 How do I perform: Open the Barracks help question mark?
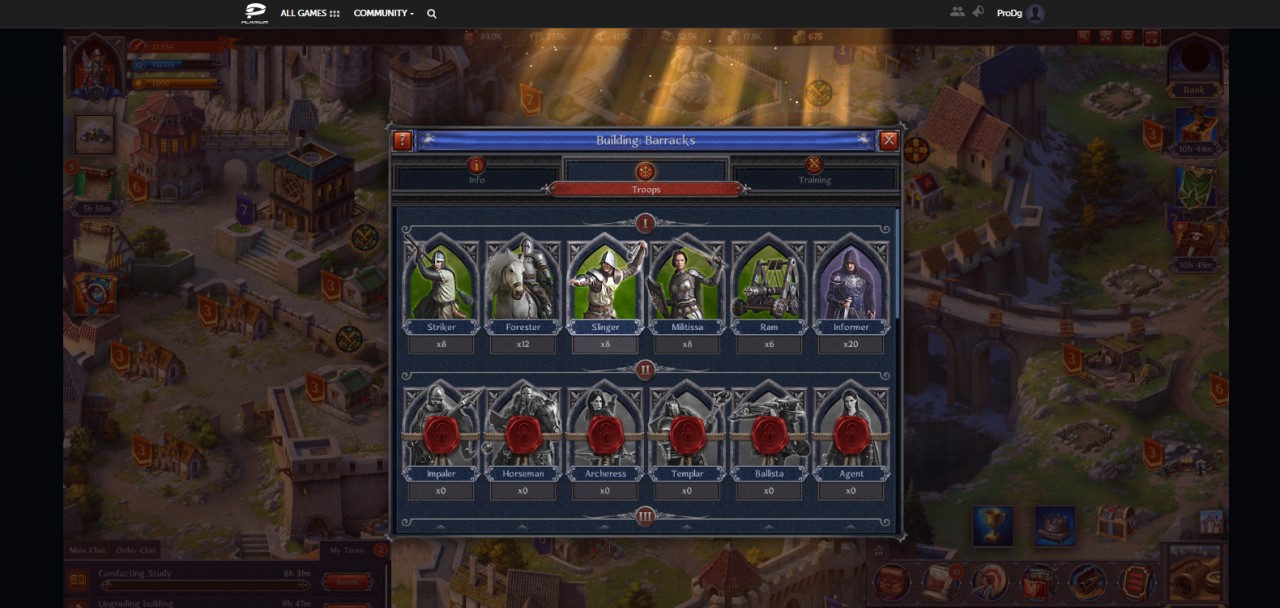[x=402, y=141]
